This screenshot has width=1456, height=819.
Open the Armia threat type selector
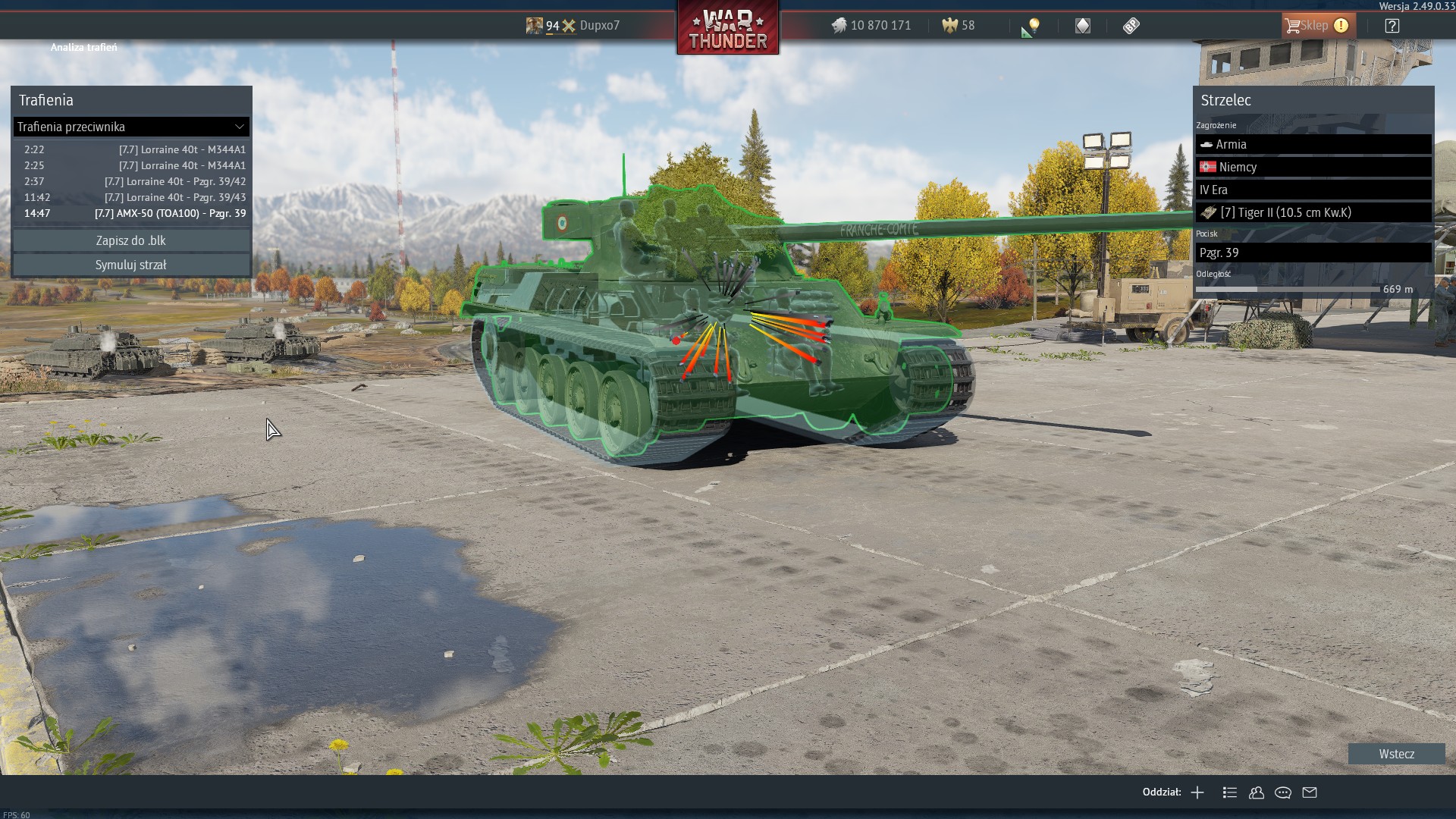(x=1313, y=144)
